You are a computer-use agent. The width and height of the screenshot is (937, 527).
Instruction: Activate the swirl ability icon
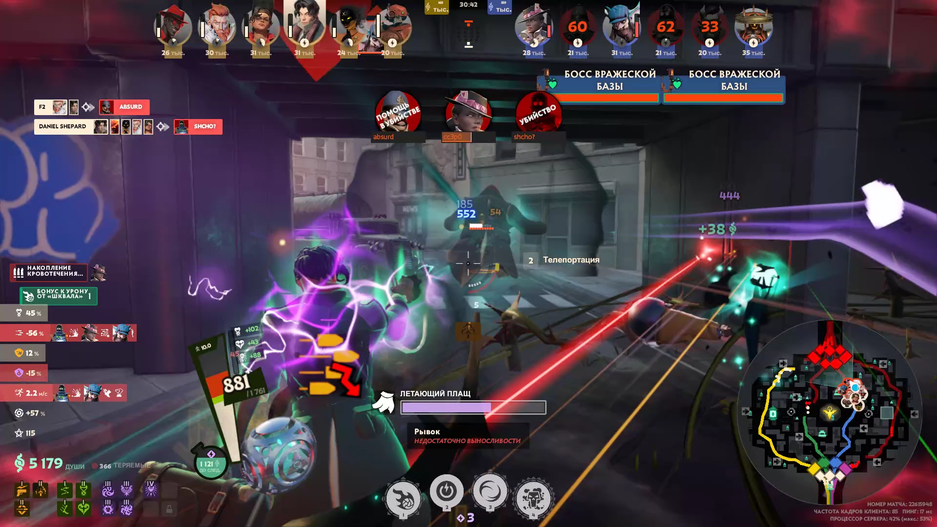pyautogui.click(x=490, y=492)
